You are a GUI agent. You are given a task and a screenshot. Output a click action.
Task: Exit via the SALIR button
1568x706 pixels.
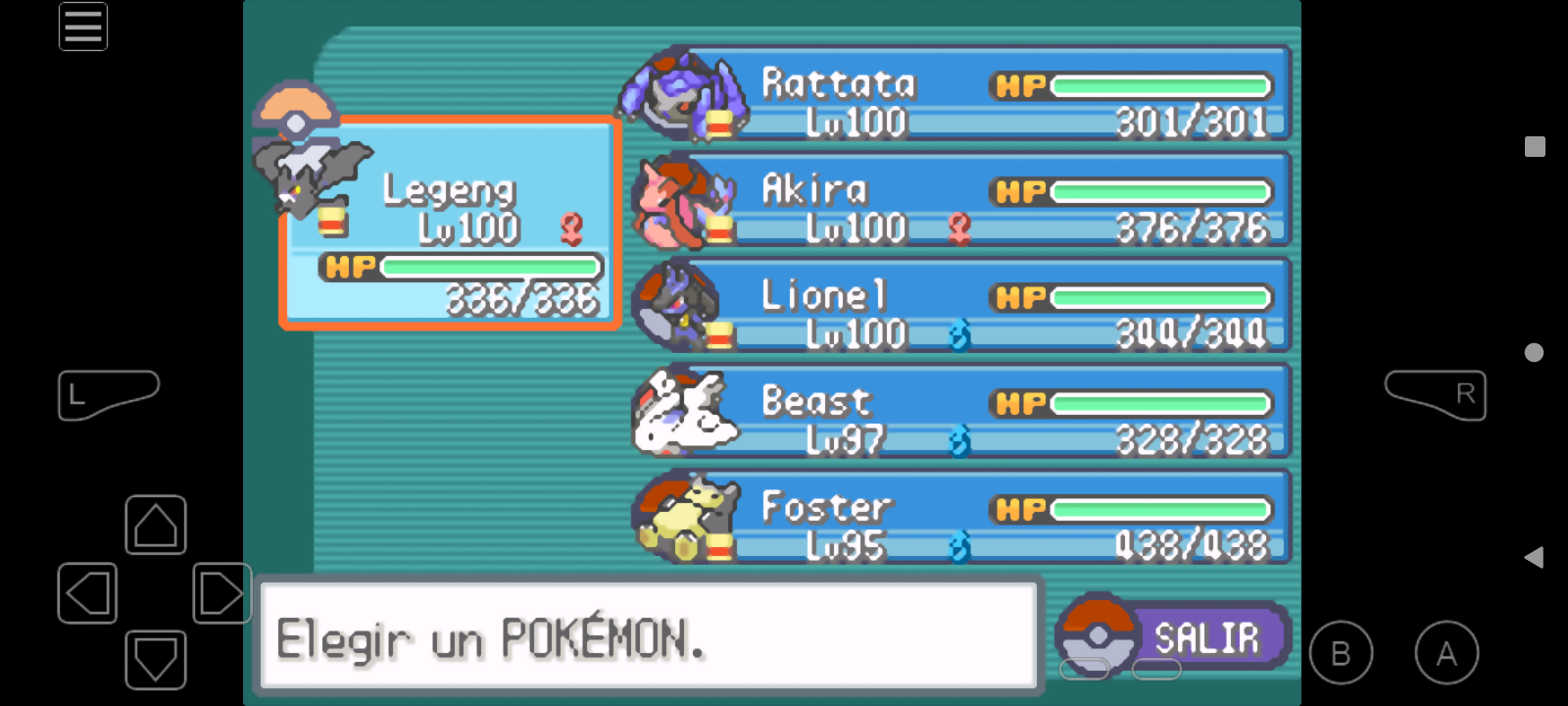click(1176, 637)
